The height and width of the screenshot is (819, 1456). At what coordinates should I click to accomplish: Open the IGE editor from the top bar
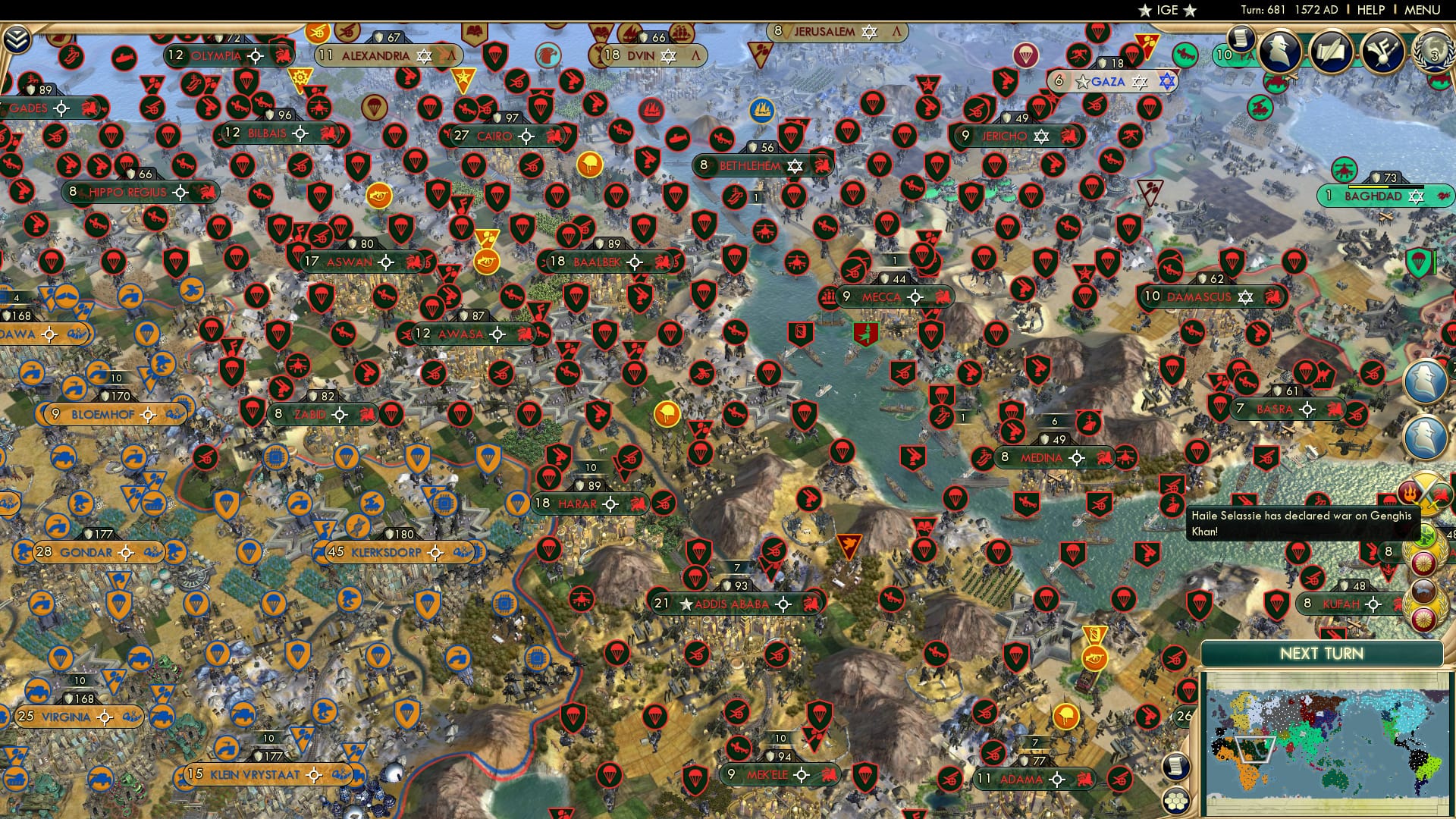pos(1166,10)
